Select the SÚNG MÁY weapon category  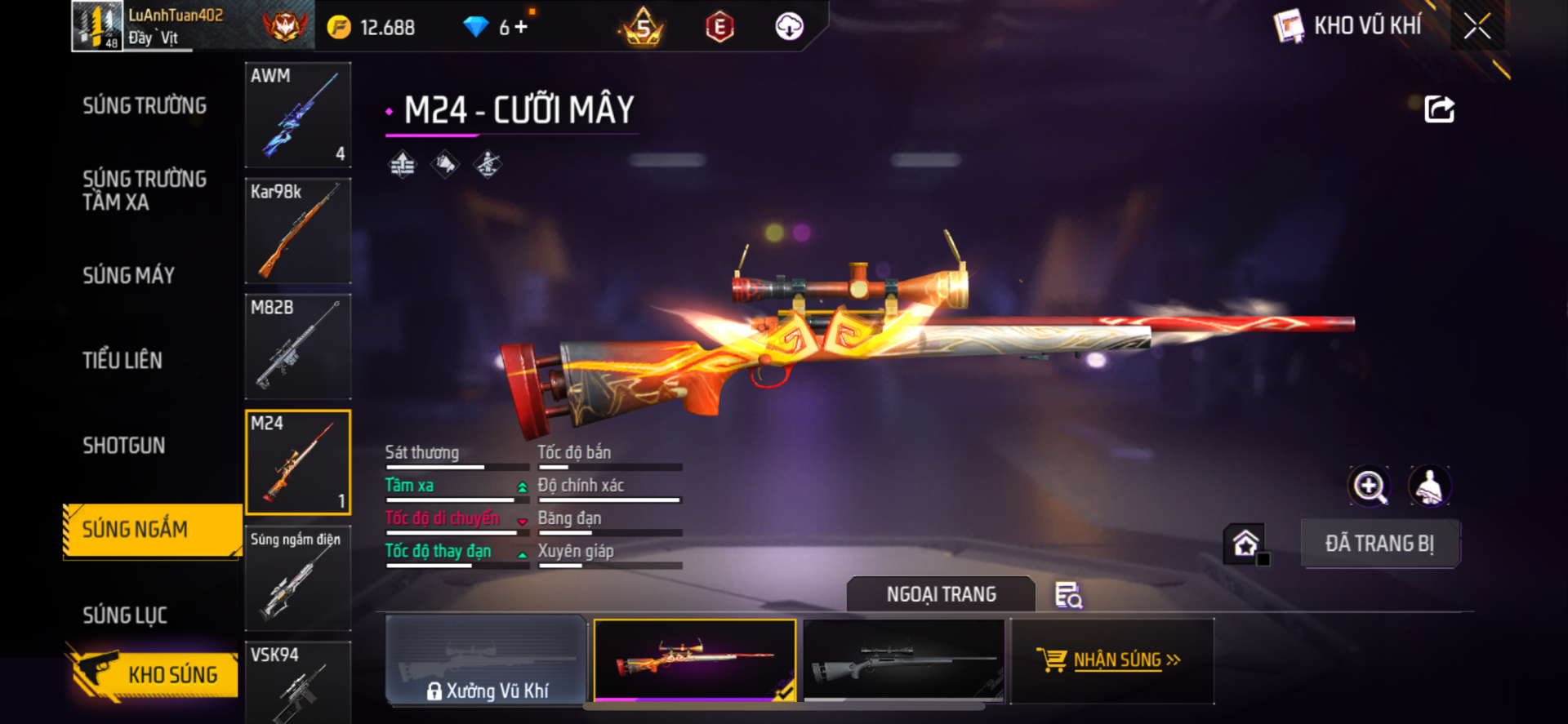click(129, 276)
